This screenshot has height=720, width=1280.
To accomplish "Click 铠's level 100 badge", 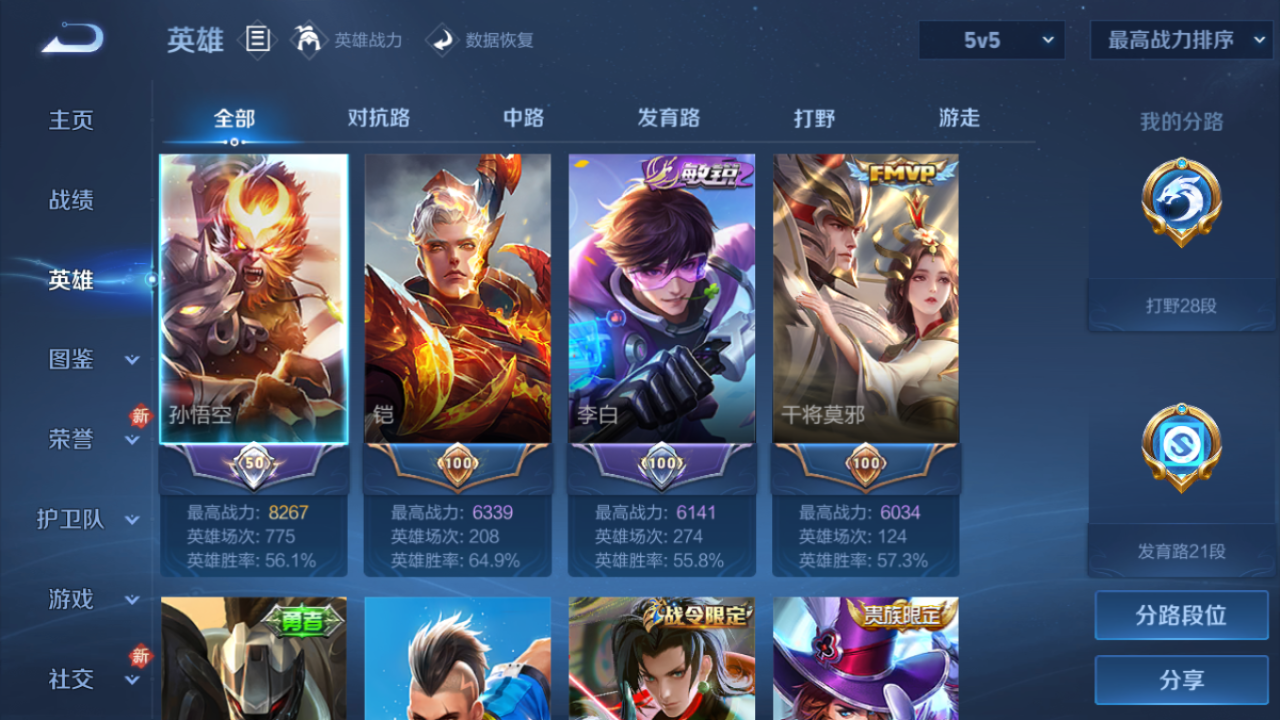I will tap(456, 465).
